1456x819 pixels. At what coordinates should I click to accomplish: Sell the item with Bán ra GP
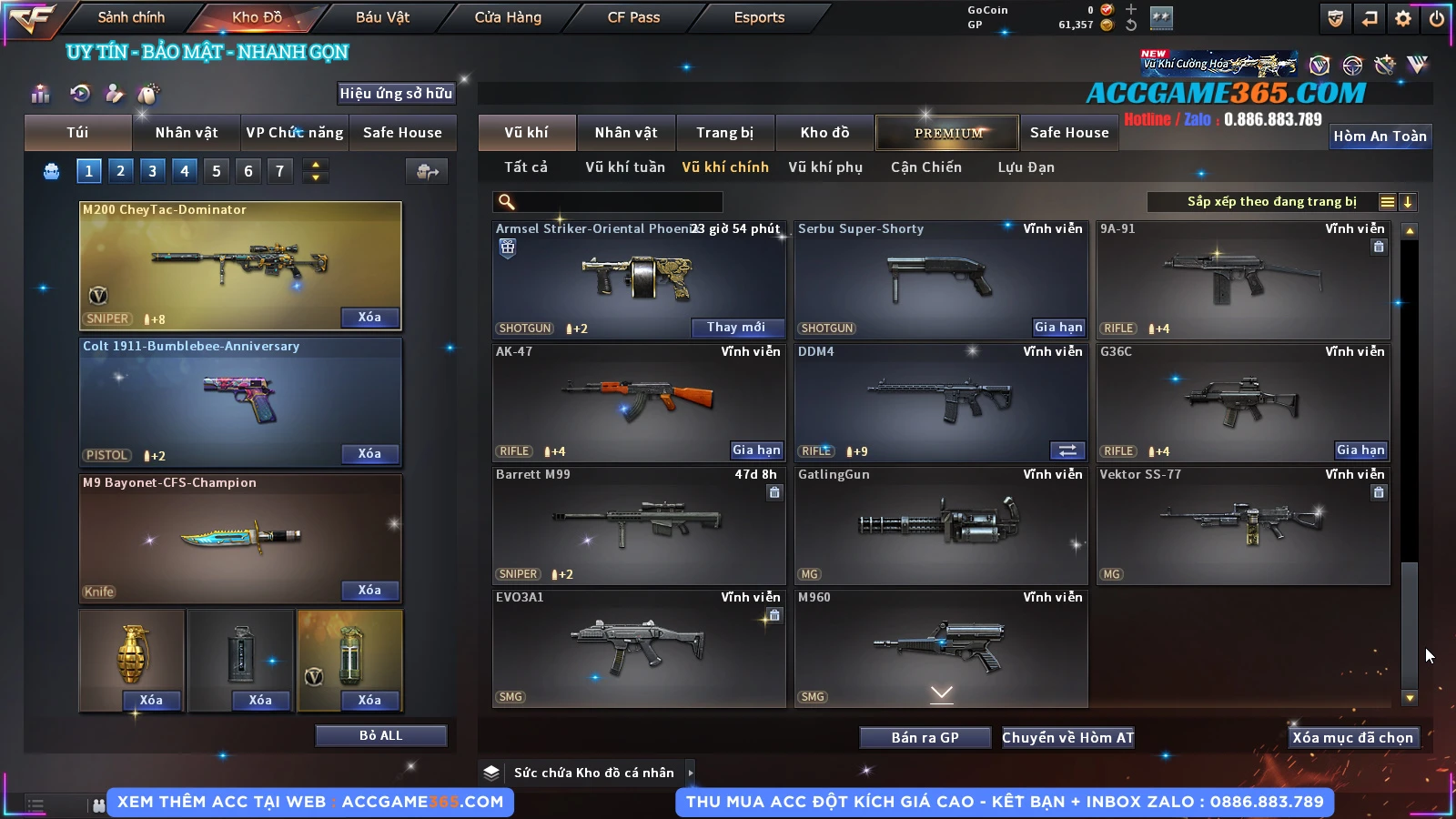[925, 737]
